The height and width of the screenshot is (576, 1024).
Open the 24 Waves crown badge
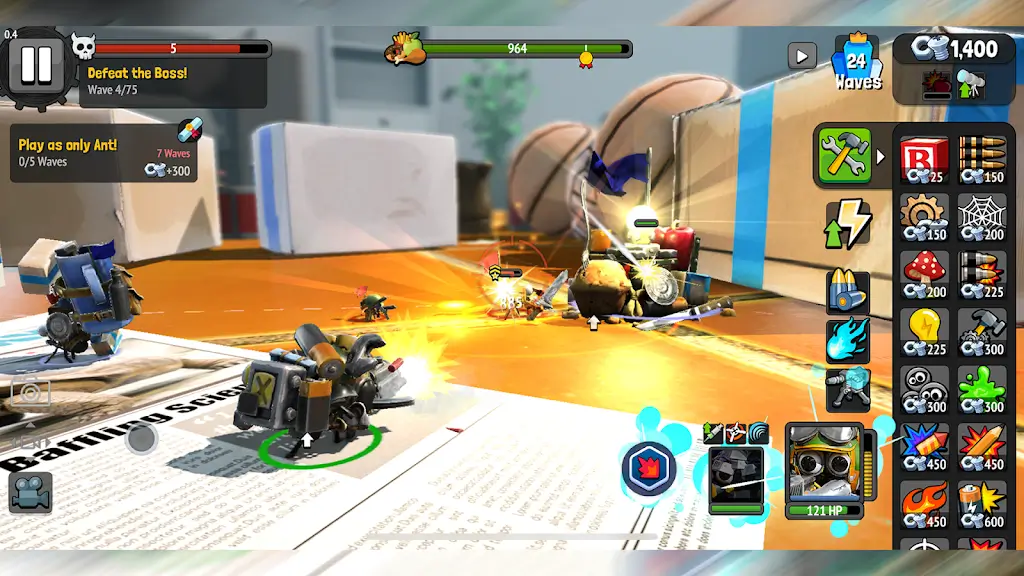857,63
